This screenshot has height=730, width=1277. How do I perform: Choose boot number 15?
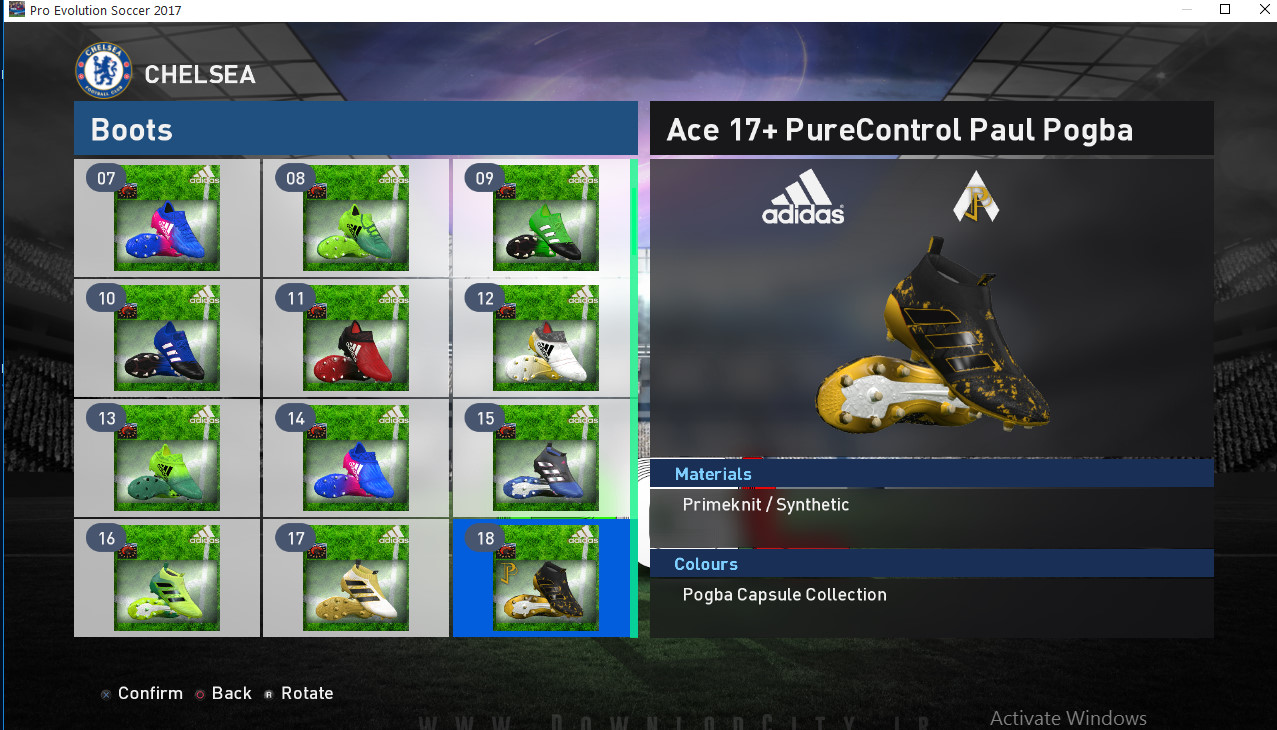545,458
